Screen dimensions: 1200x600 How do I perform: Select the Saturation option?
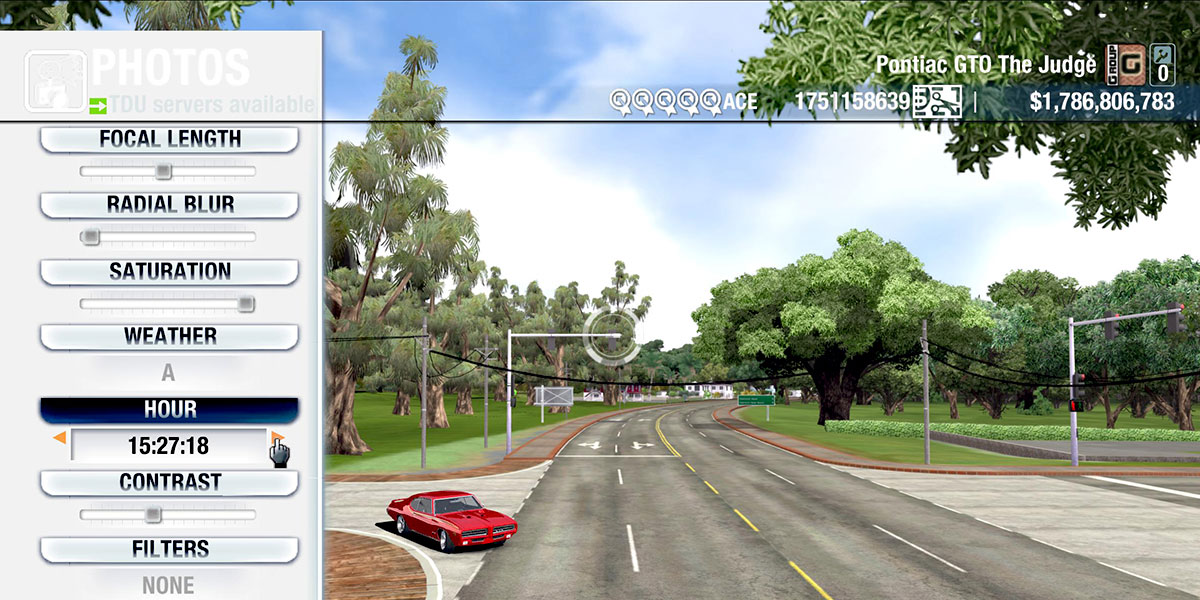(169, 271)
